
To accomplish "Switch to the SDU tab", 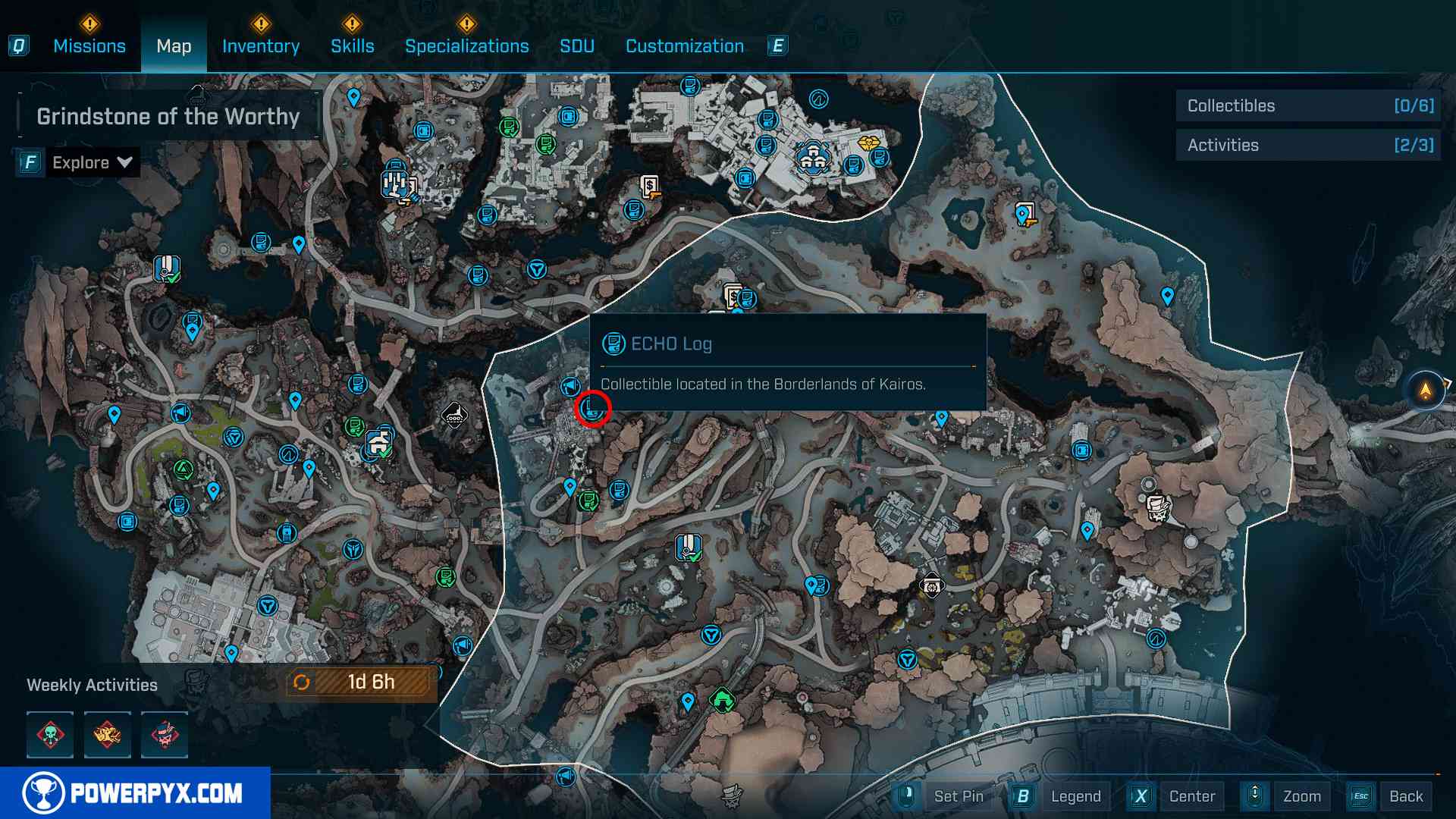I will pos(576,46).
